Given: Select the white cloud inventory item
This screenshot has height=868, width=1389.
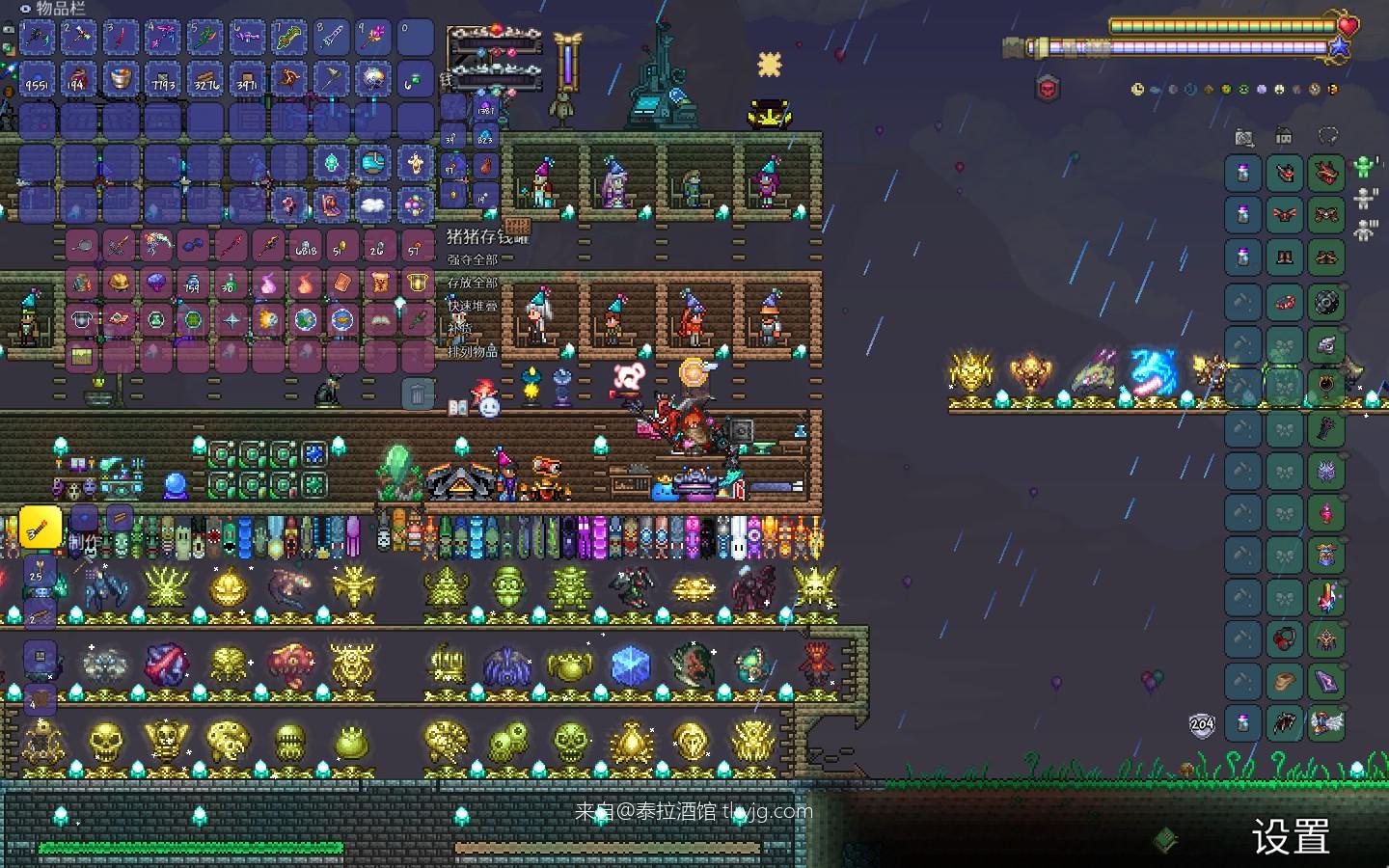Looking at the screenshot, I should tap(373, 204).
